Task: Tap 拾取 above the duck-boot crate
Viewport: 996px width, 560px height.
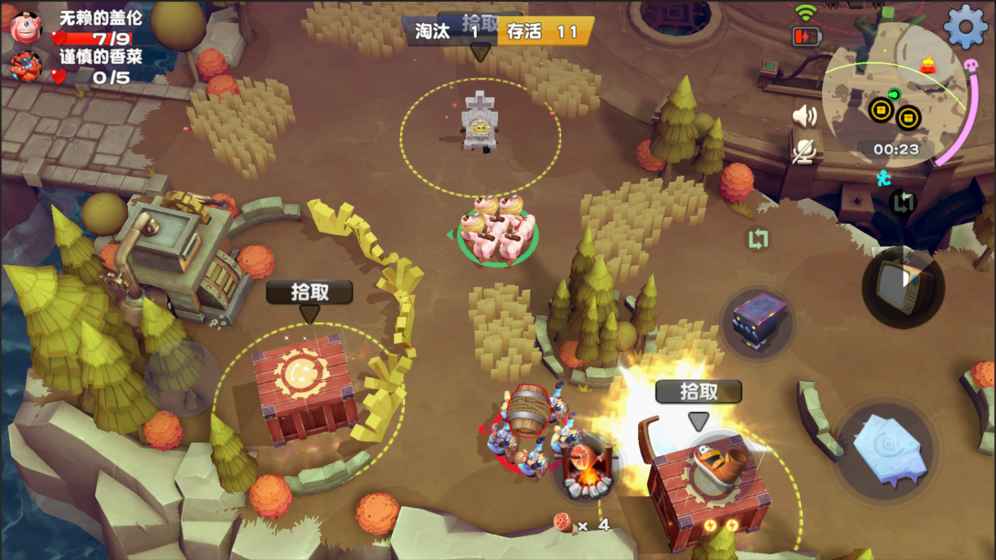Action: click(698, 391)
